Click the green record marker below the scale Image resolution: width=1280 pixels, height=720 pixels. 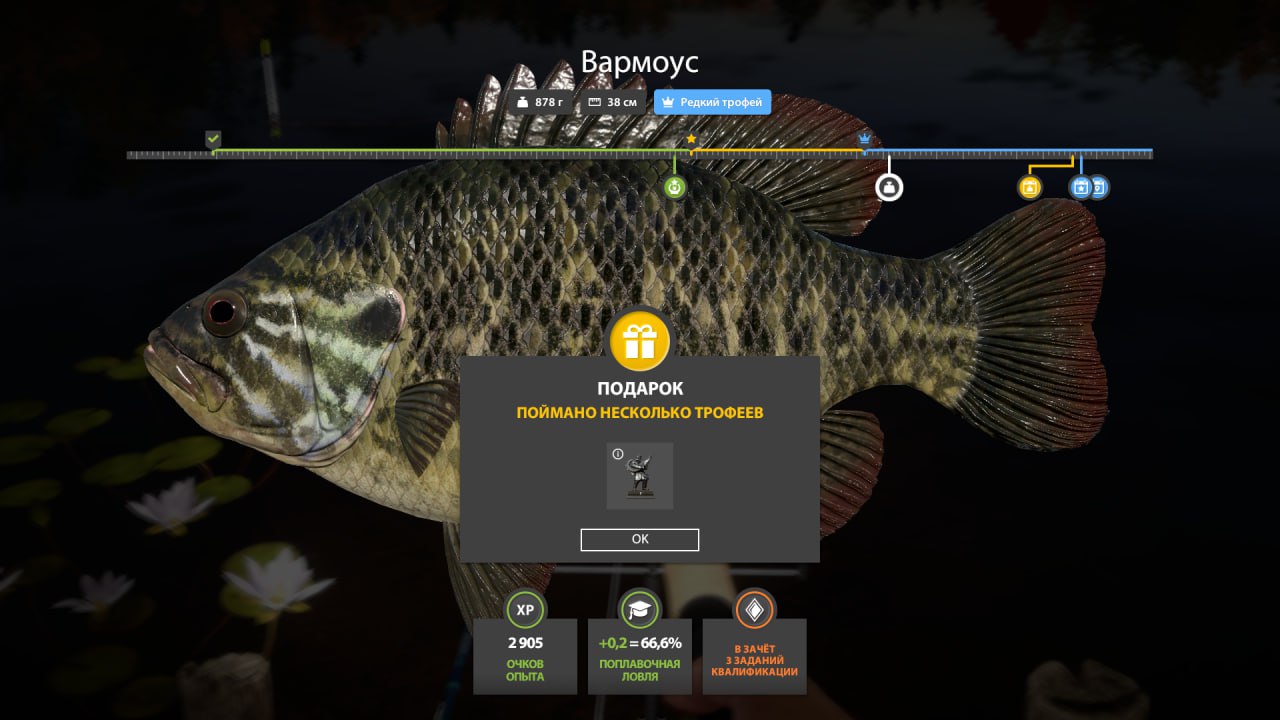coord(675,187)
